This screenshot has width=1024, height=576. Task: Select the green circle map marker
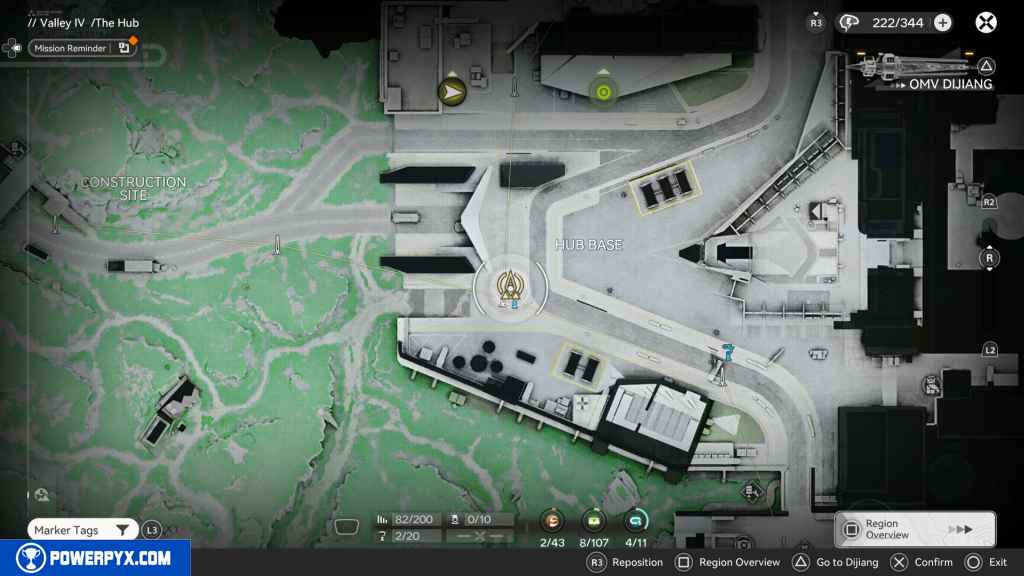pyautogui.click(x=602, y=92)
